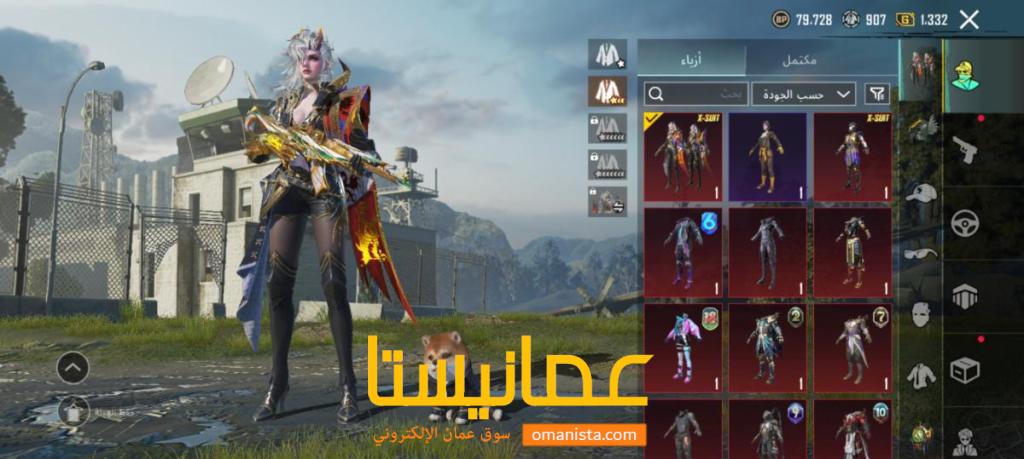The height and width of the screenshot is (459, 1024).
Task: Pick the pink-winged outfit tile
Action: (x=683, y=346)
